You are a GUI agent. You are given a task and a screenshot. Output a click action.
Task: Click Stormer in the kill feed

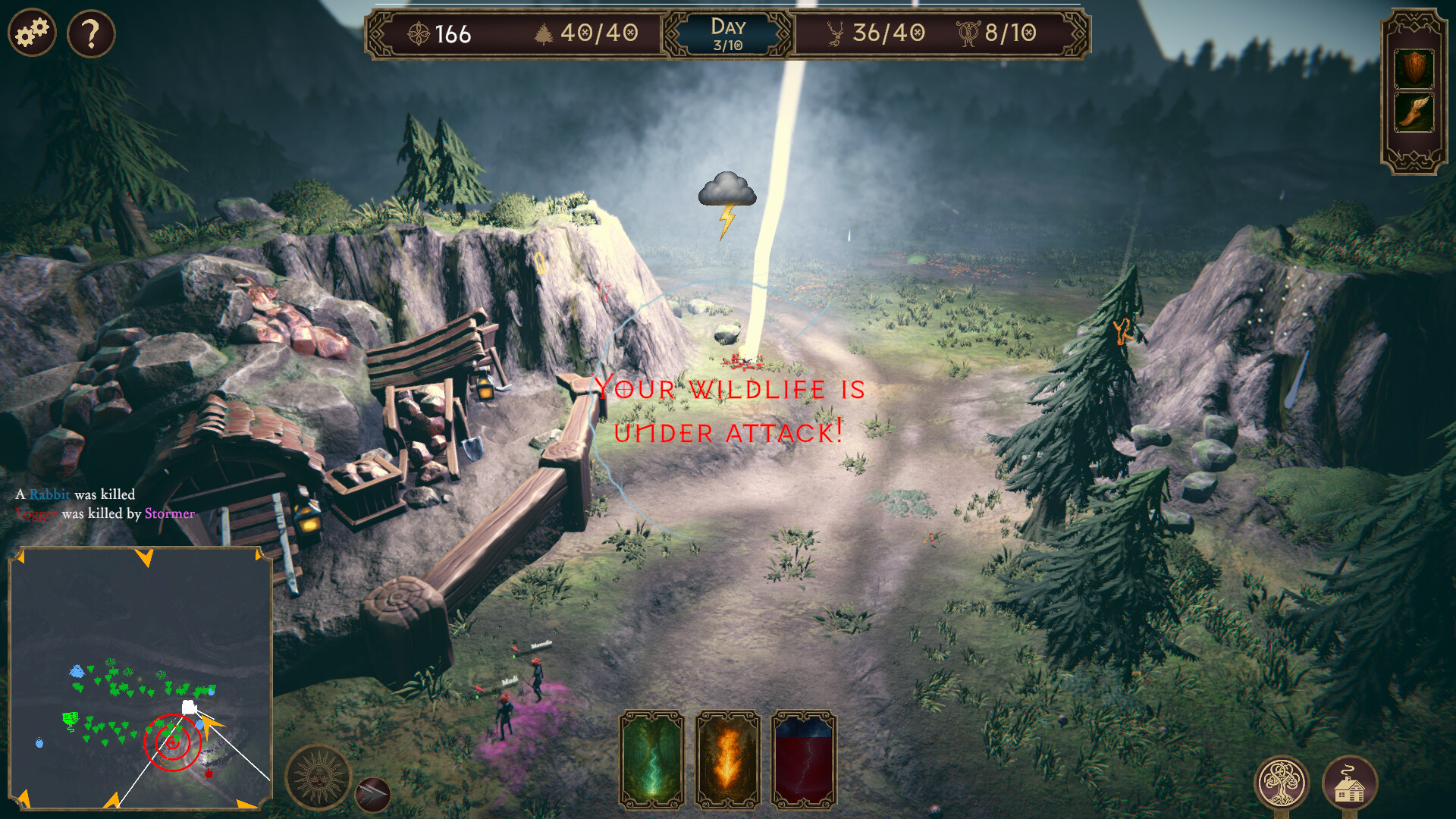[170, 514]
